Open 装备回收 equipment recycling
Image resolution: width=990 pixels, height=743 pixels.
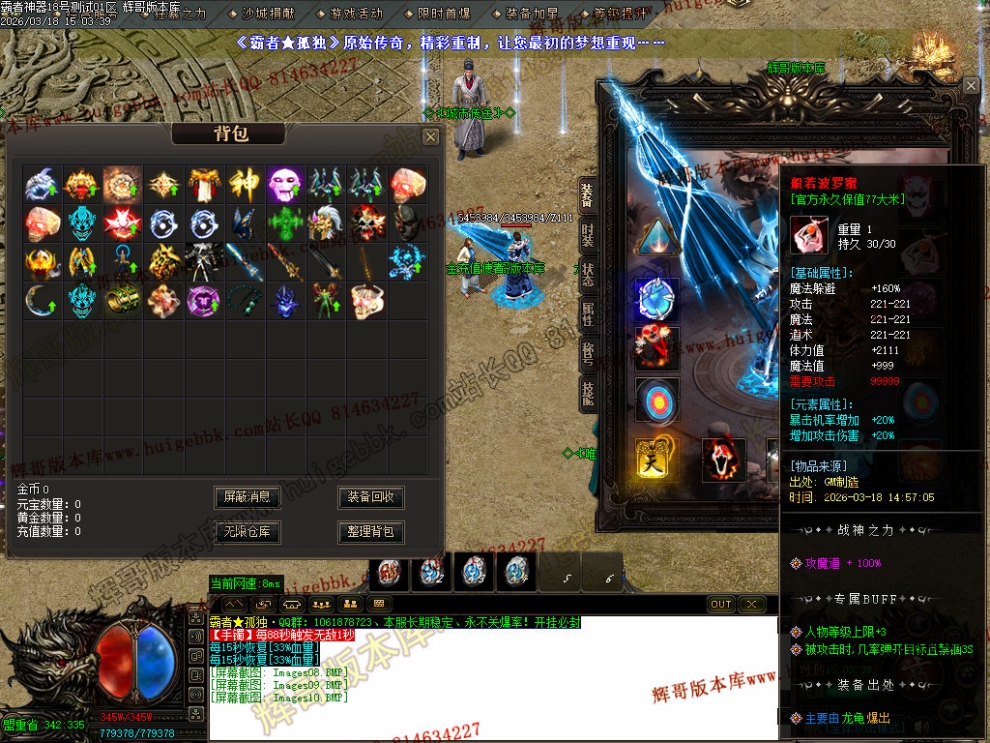click(371, 497)
